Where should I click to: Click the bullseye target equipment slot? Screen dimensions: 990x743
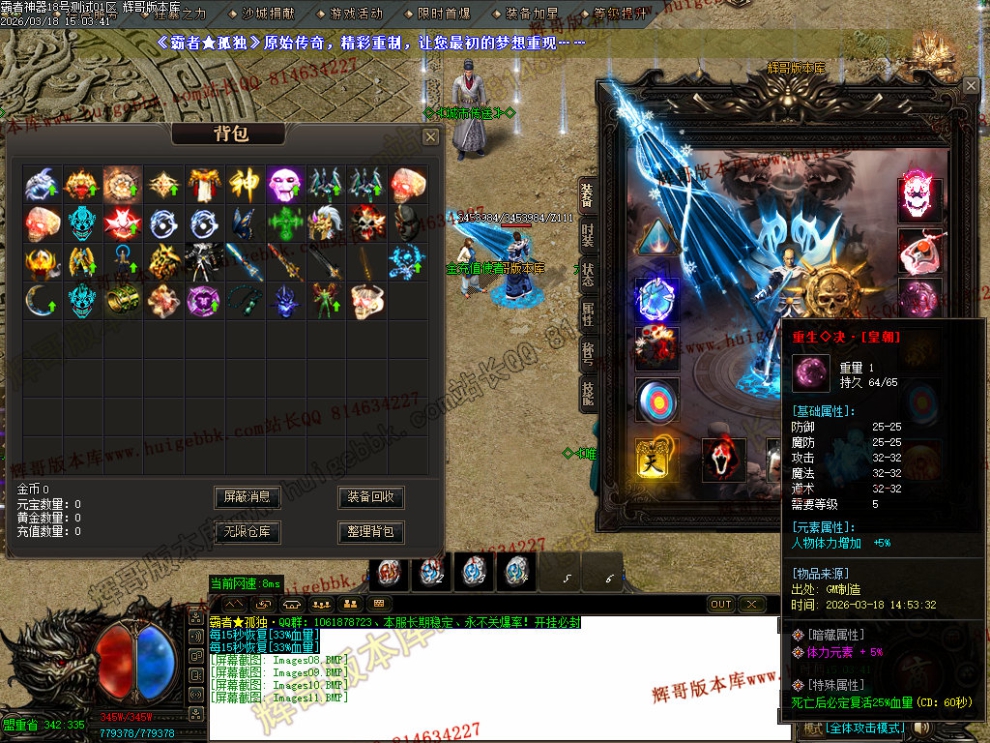click(x=656, y=399)
